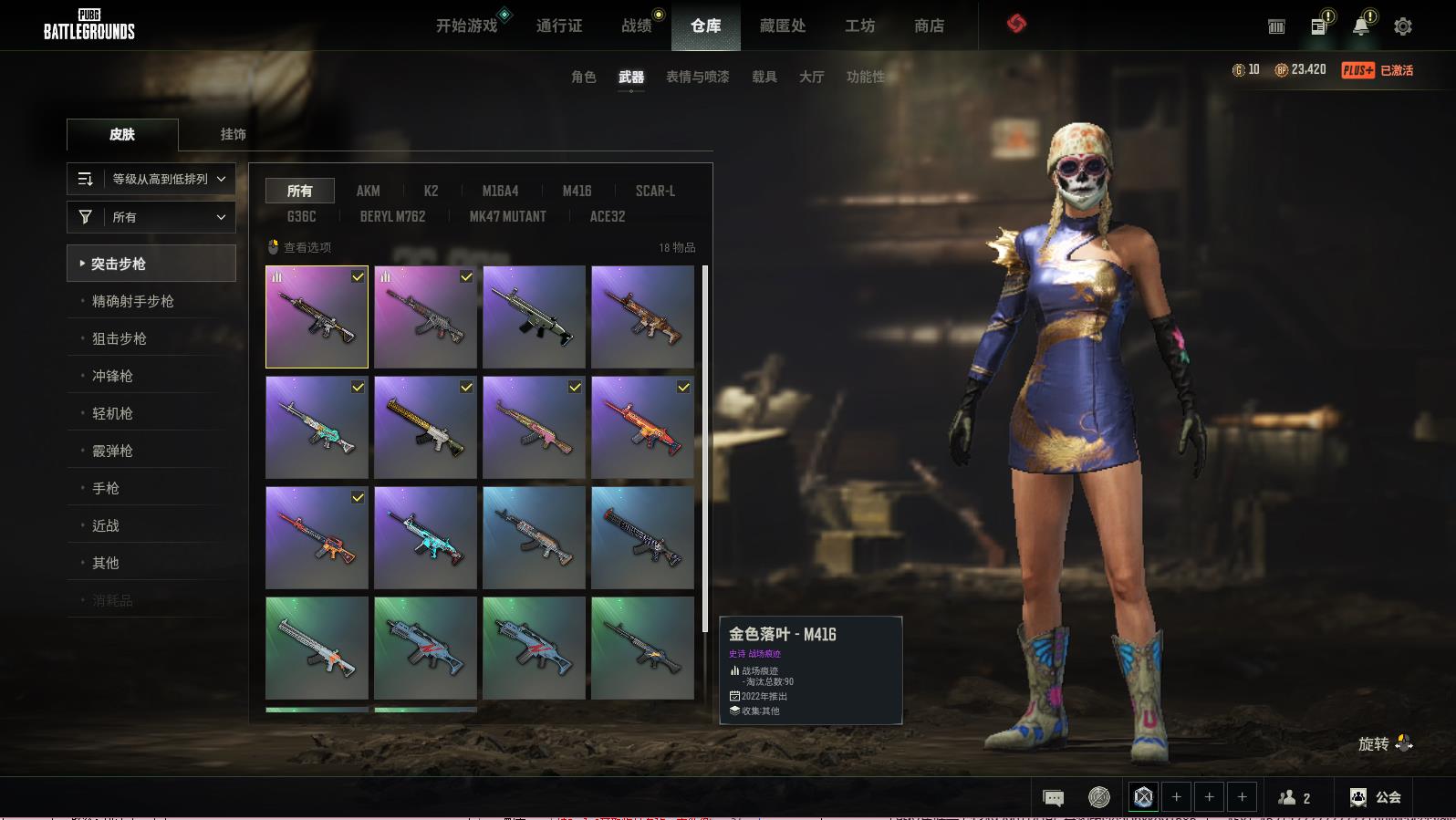Select the 角色 sub-tab

[583, 77]
